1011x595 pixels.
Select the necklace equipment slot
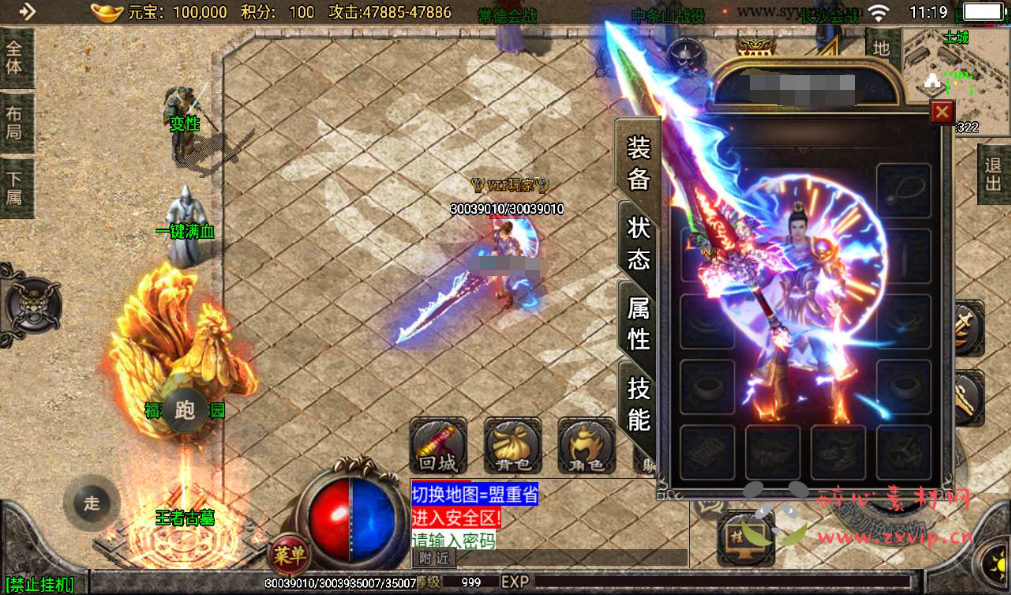[904, 190]
